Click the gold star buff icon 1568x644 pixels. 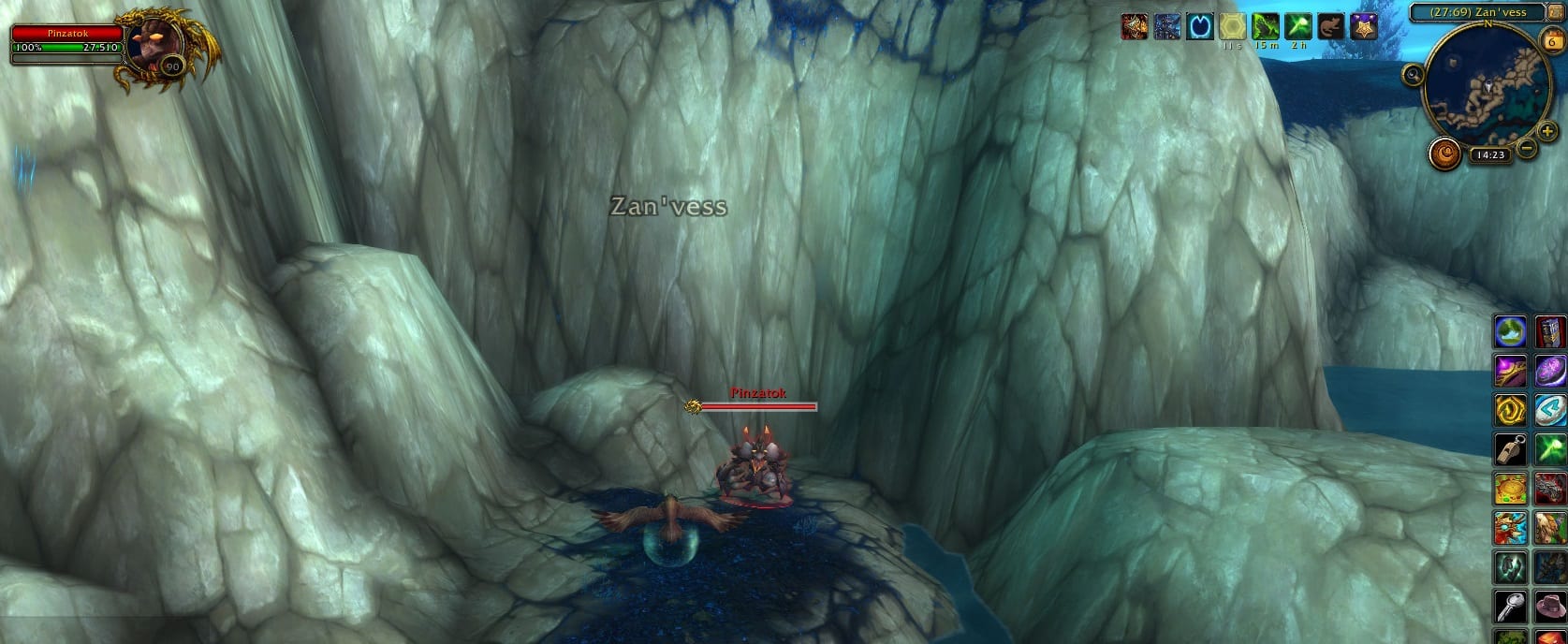[1362, 26]
